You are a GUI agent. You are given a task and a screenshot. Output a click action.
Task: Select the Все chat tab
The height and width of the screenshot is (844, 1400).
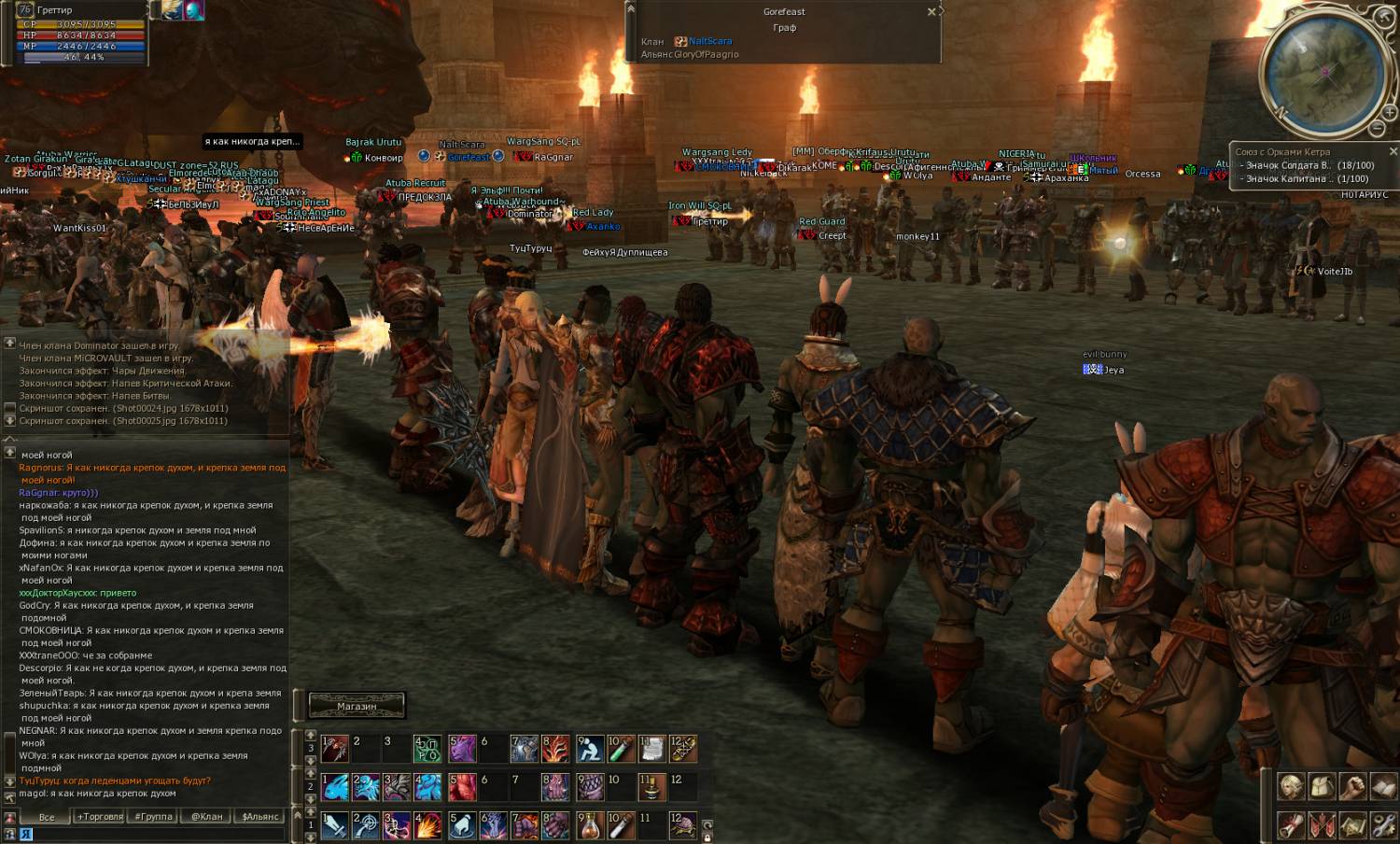coord(47,817)
